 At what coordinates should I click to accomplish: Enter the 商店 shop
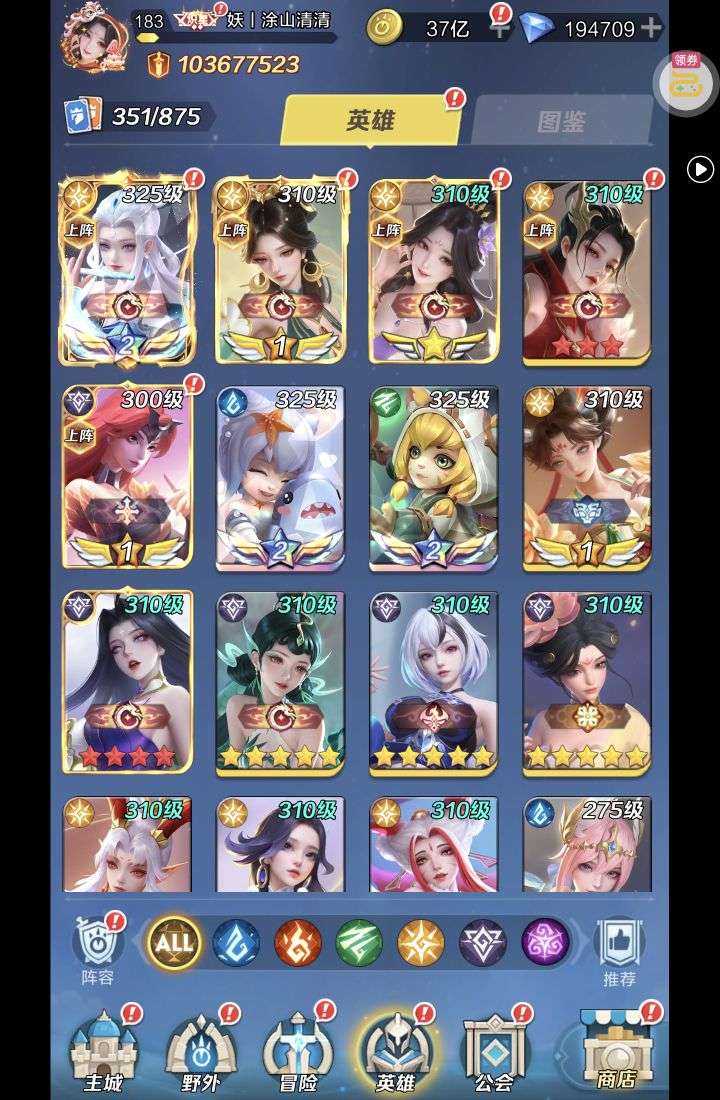tap(616, 1050)
